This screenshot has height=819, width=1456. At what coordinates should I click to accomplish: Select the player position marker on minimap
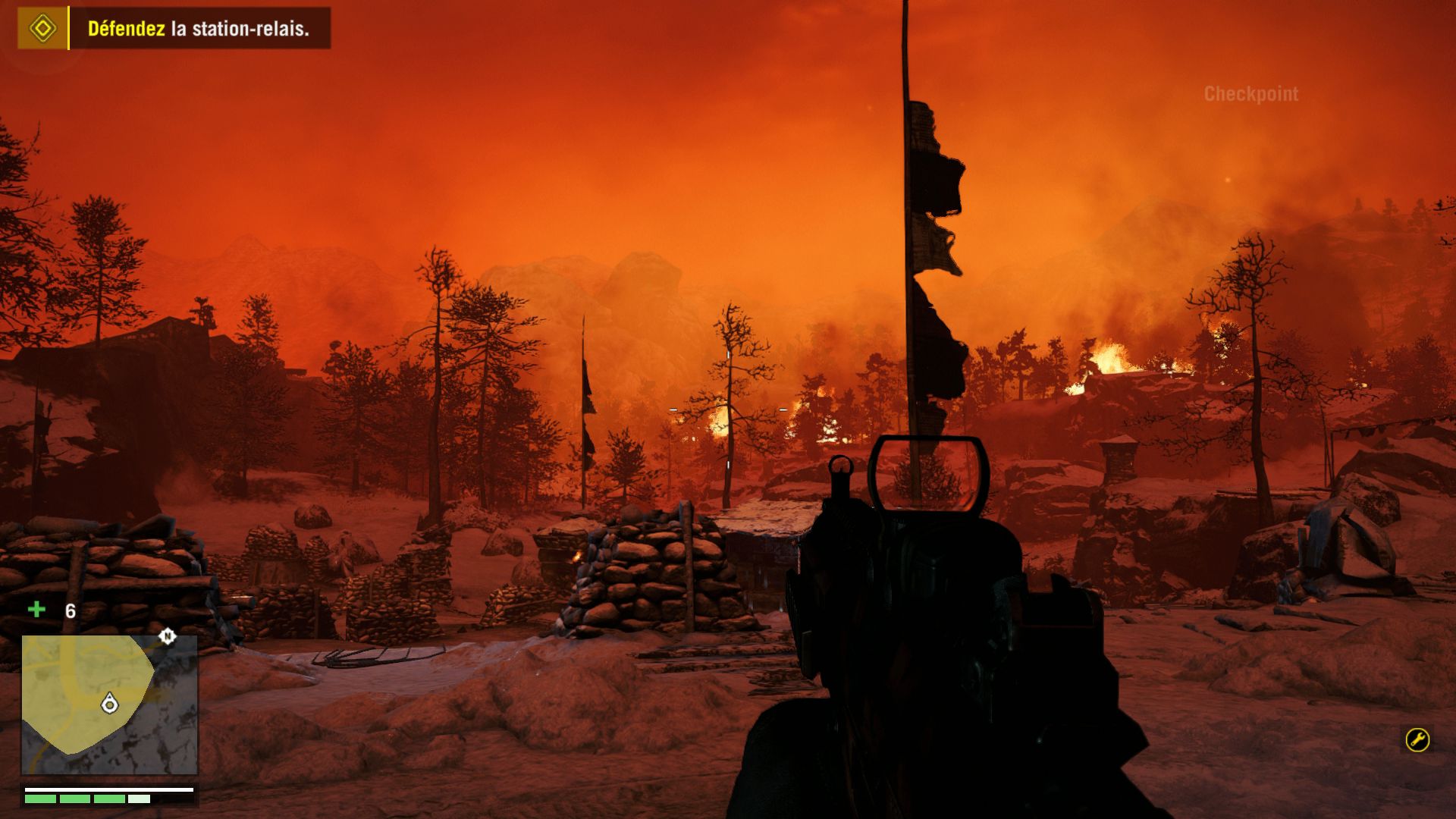click(110, 704)
